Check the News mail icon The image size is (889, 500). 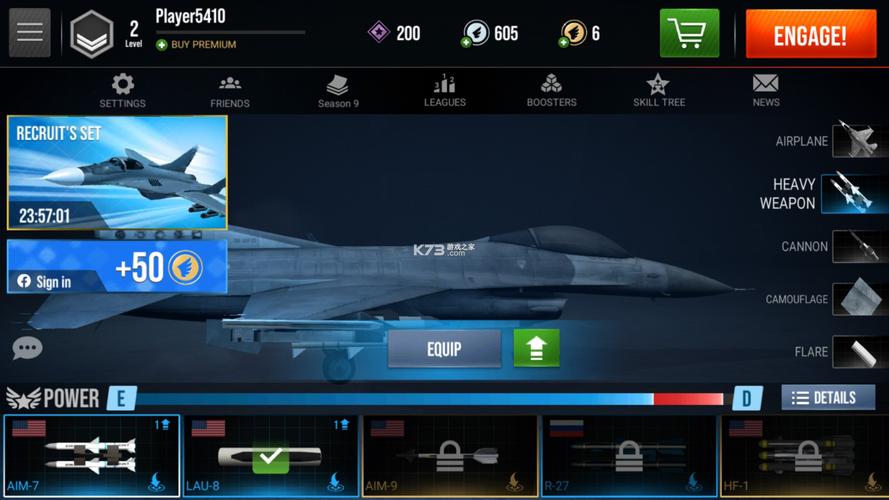coord(766,89)
